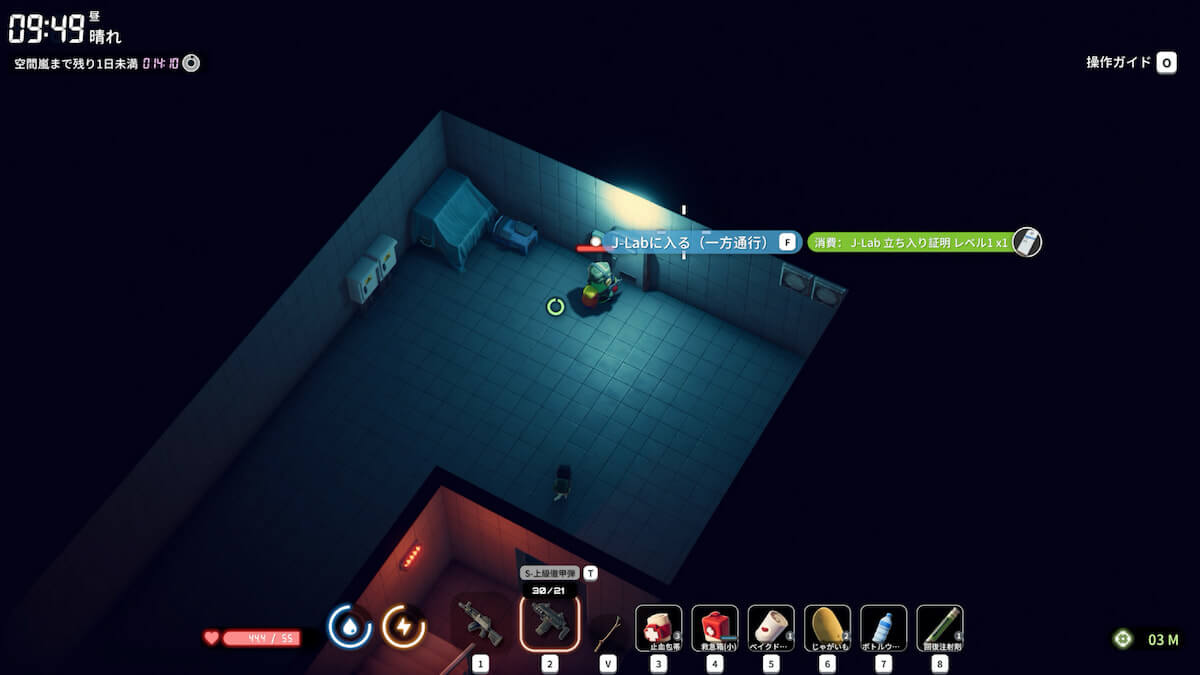Open the 操作ガイド controls guide

coord(1131,63)
